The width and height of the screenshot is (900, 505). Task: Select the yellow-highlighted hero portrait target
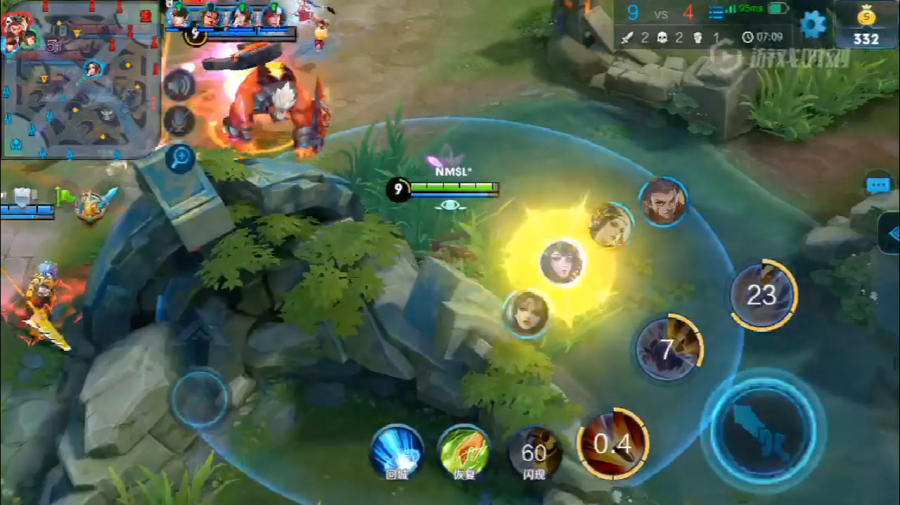coord(562,262)
